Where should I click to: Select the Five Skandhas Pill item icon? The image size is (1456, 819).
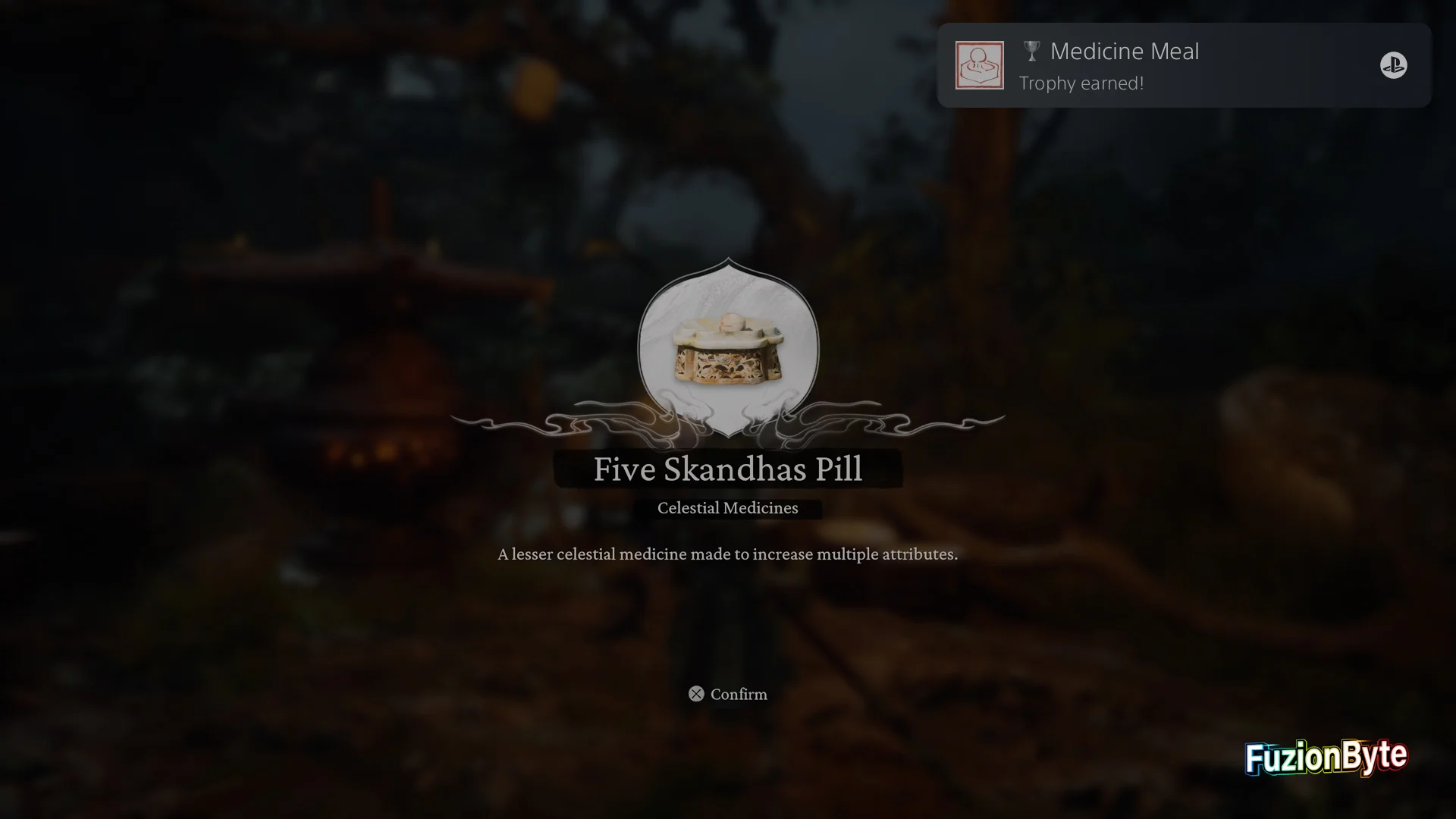(728, 349)
